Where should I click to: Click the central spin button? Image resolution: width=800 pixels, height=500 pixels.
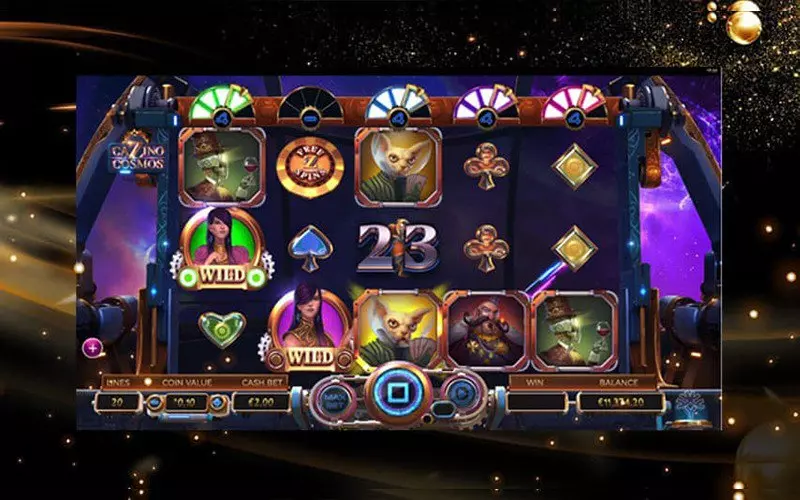398,393
